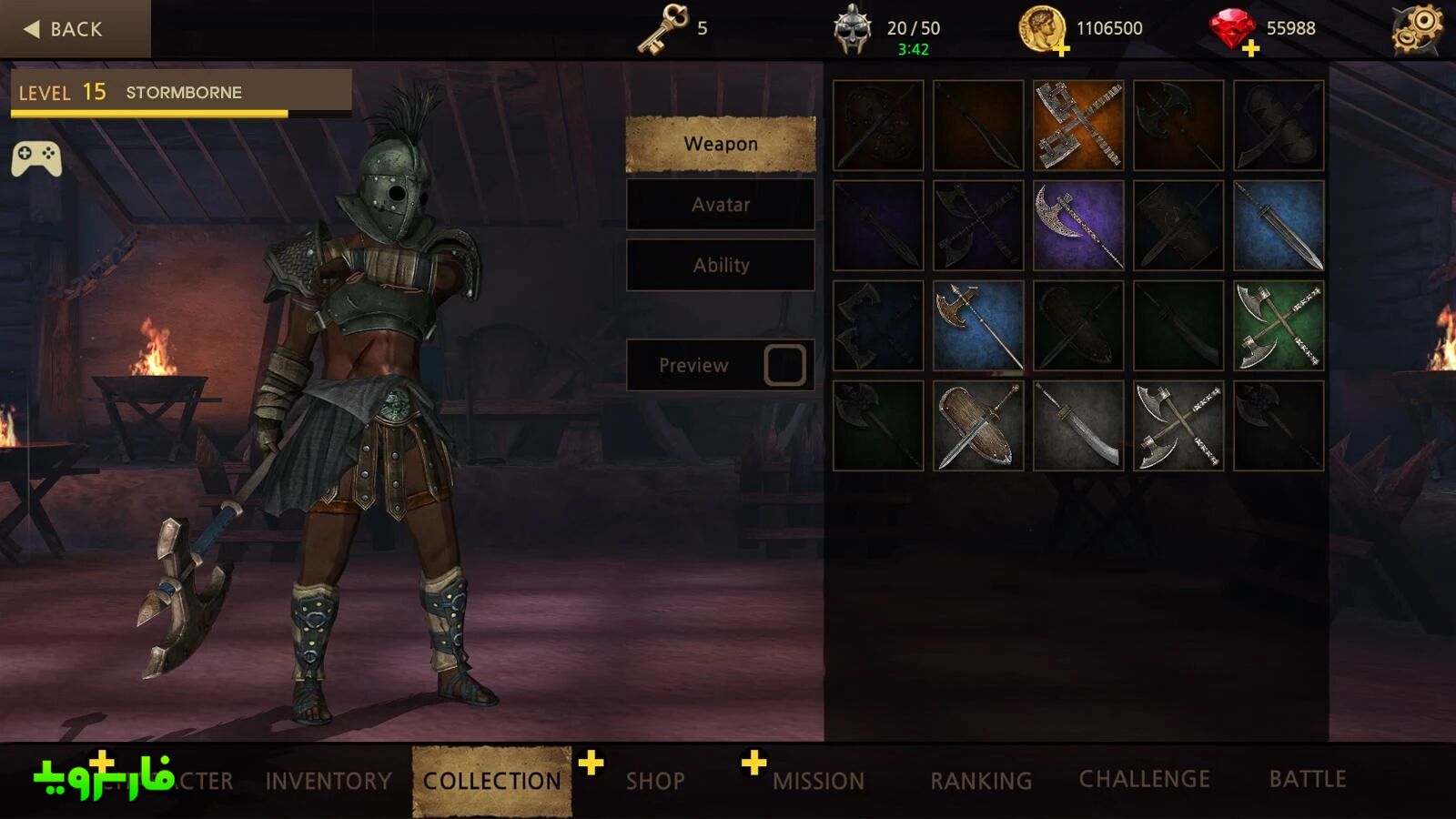1456x819 pixels.
Task: Click the gamepad controller icon
Action: (36, 158)
